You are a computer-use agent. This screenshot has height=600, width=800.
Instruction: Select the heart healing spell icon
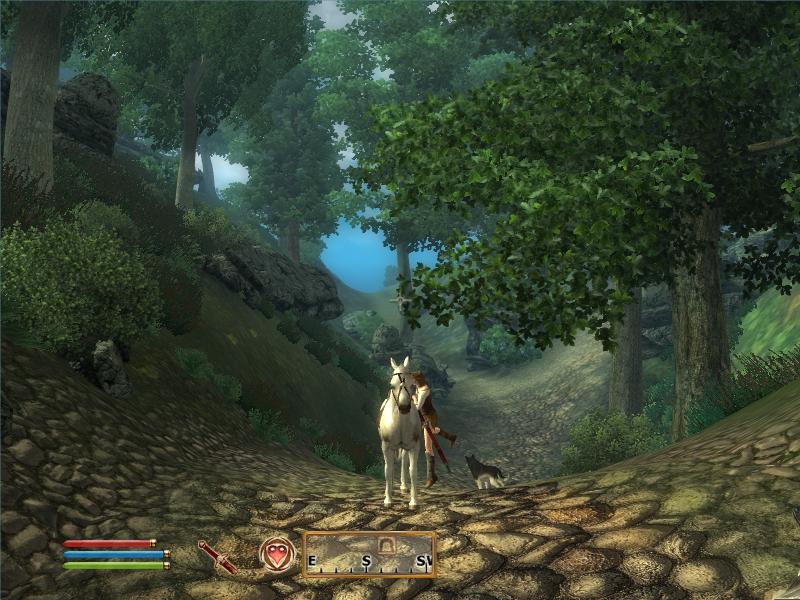pyautogui.click(x=277, y=554)
